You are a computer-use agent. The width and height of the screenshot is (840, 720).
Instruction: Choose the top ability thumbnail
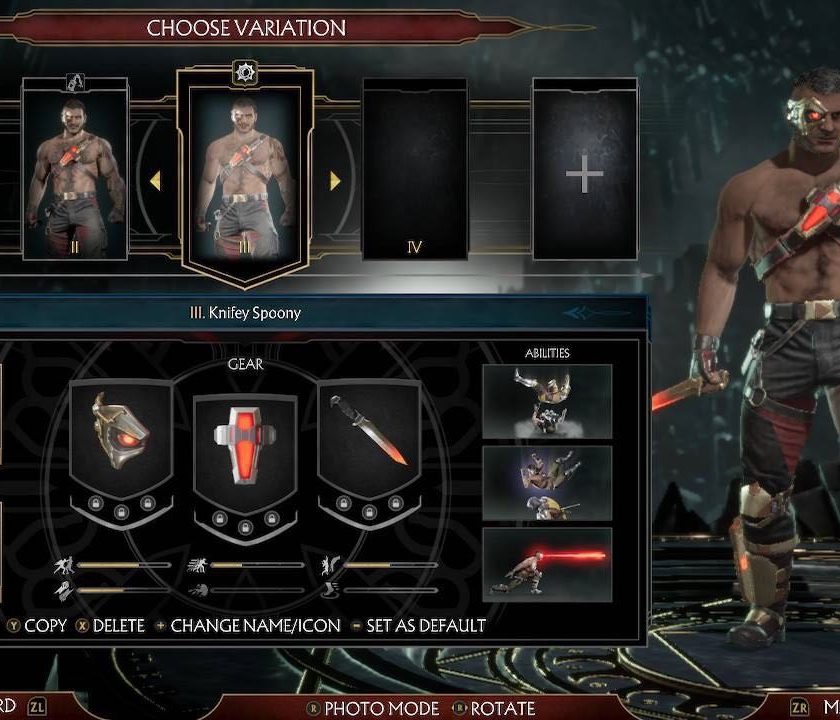pyautogui.click(x=547, y=401)
